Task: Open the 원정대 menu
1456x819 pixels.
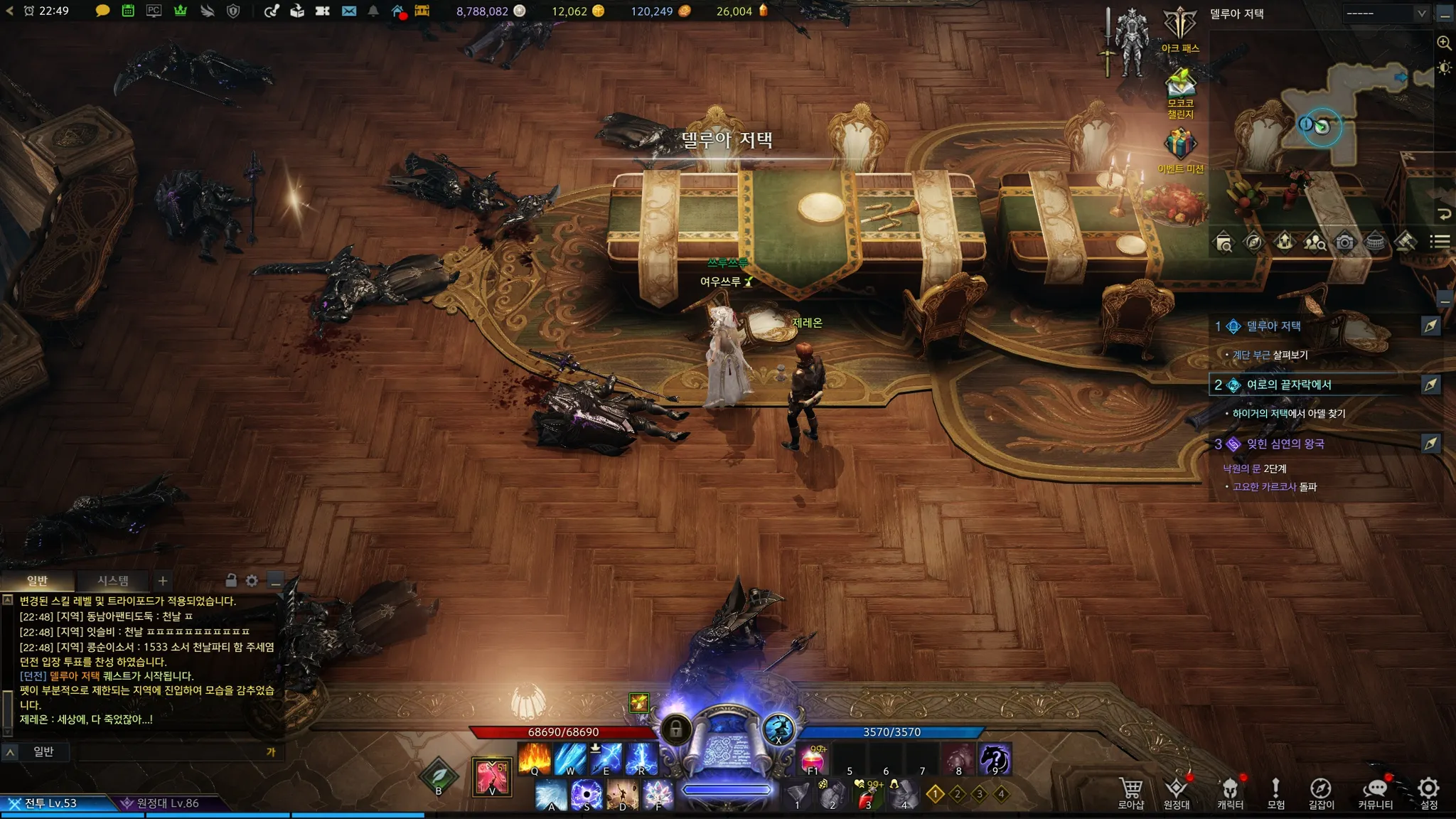Action: [x=1177, y=791]
